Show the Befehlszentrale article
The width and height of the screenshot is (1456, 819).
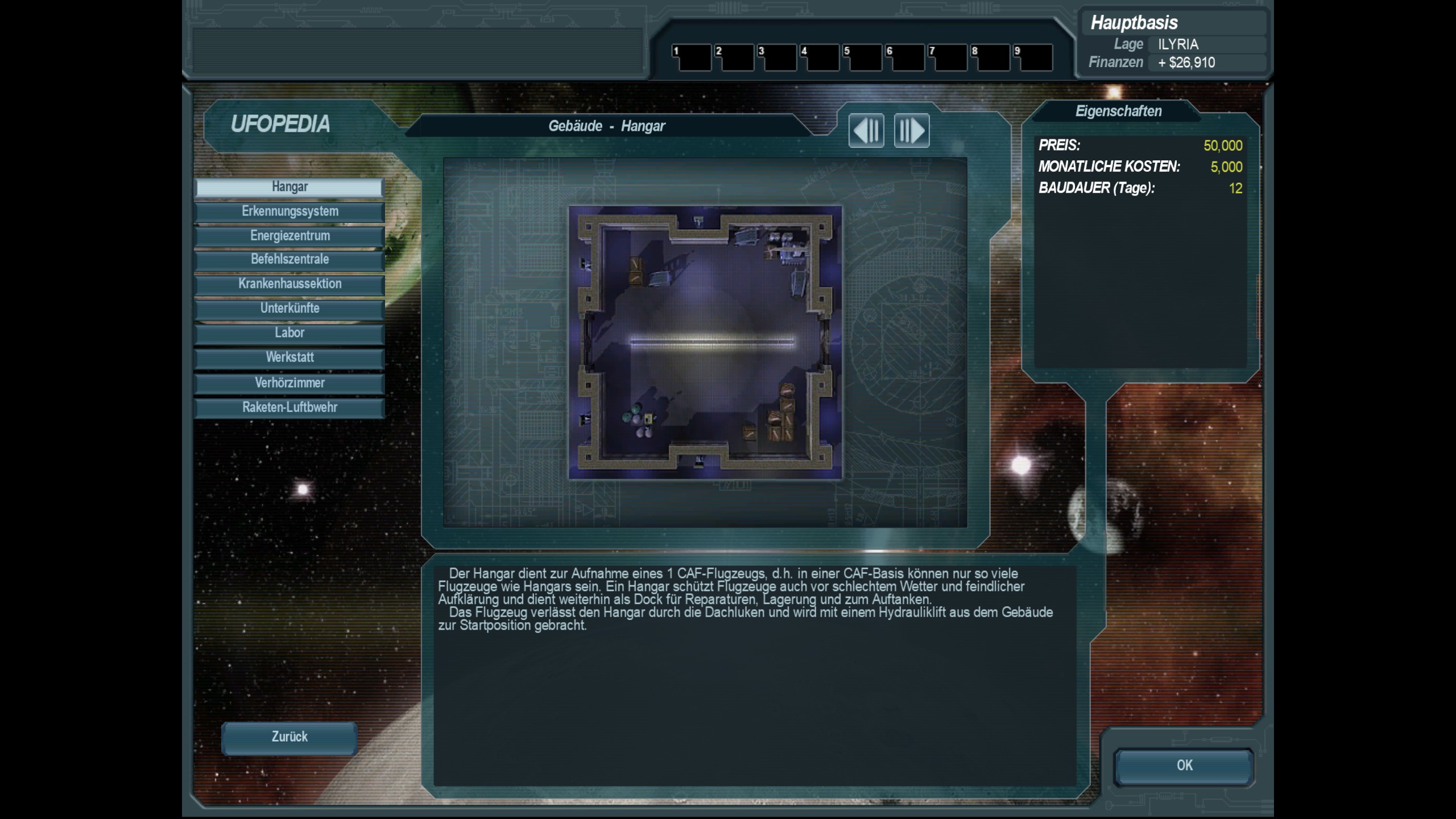[x=289, y=260]
